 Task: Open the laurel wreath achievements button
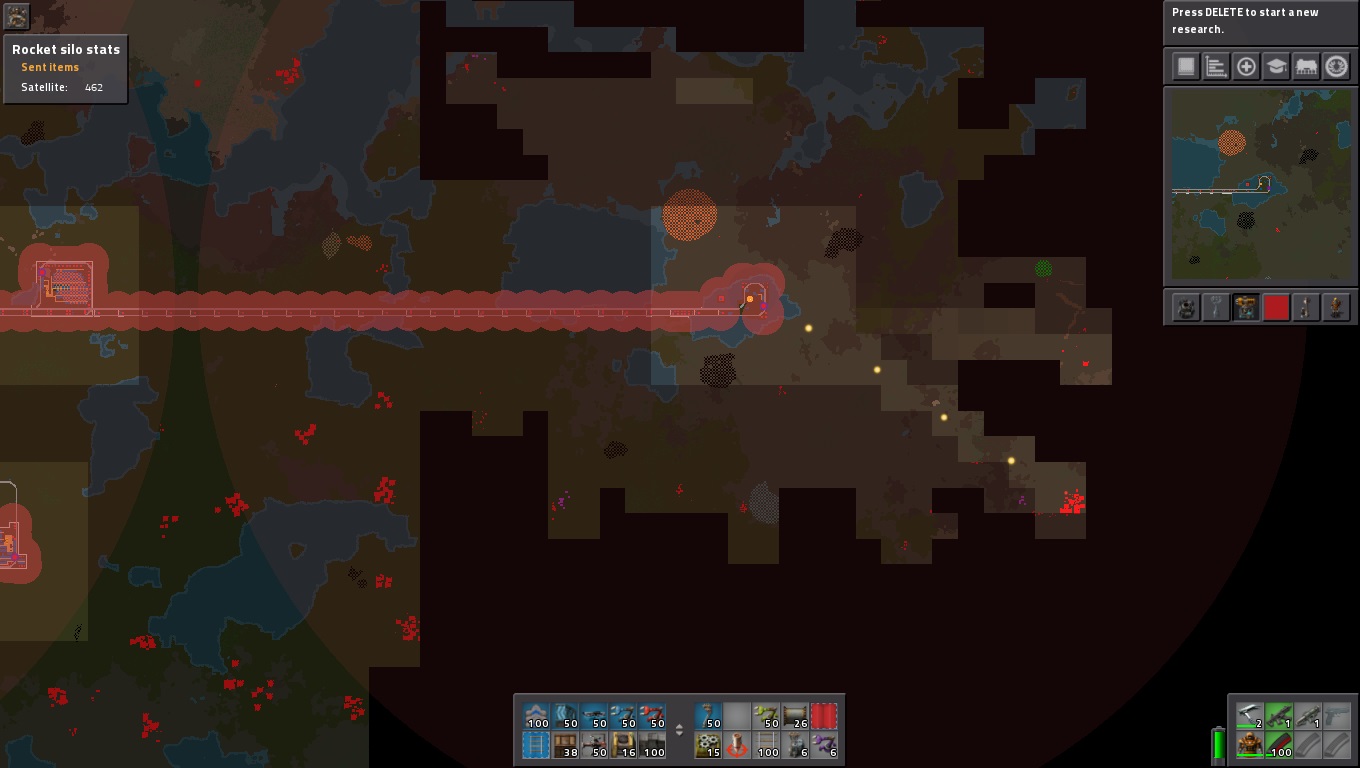(1336, 67)
